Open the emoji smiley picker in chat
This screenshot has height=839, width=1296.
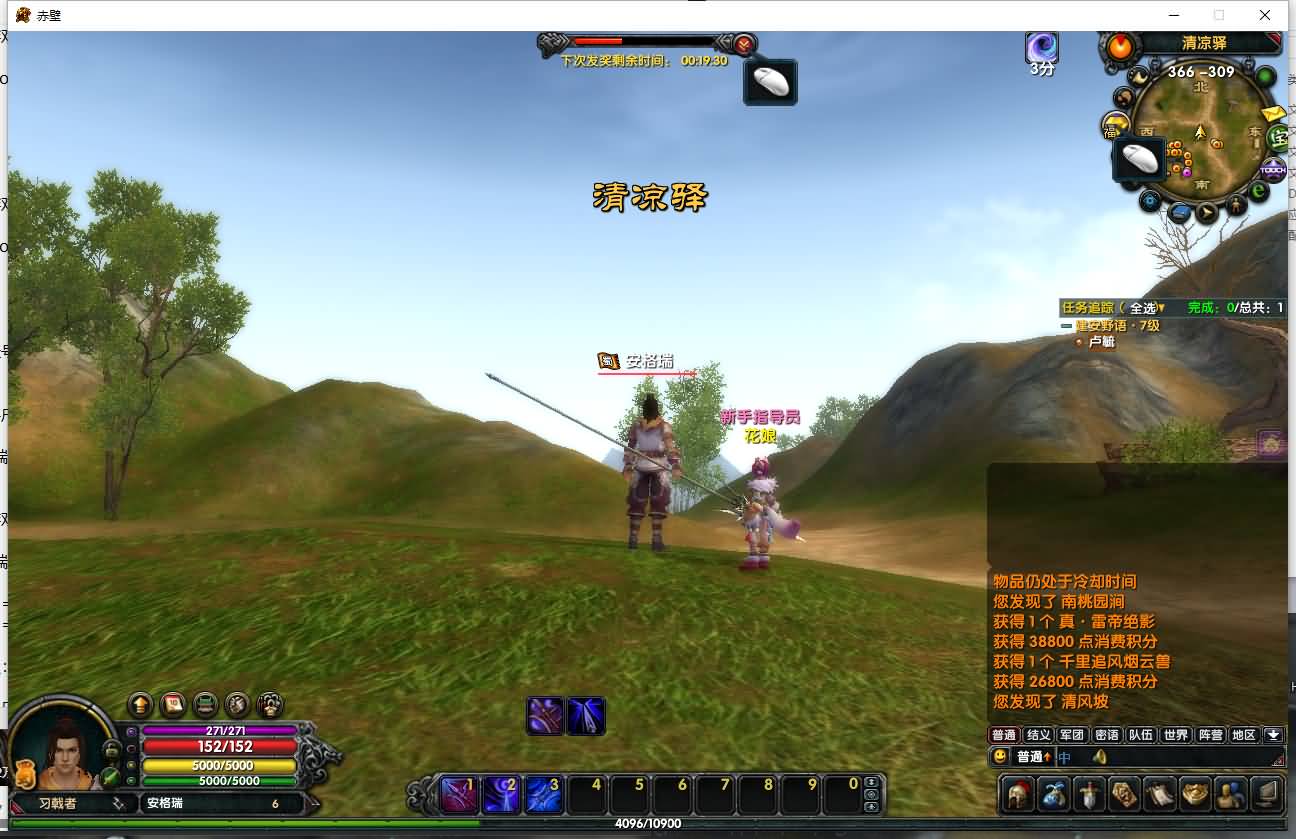(1000, 757)
